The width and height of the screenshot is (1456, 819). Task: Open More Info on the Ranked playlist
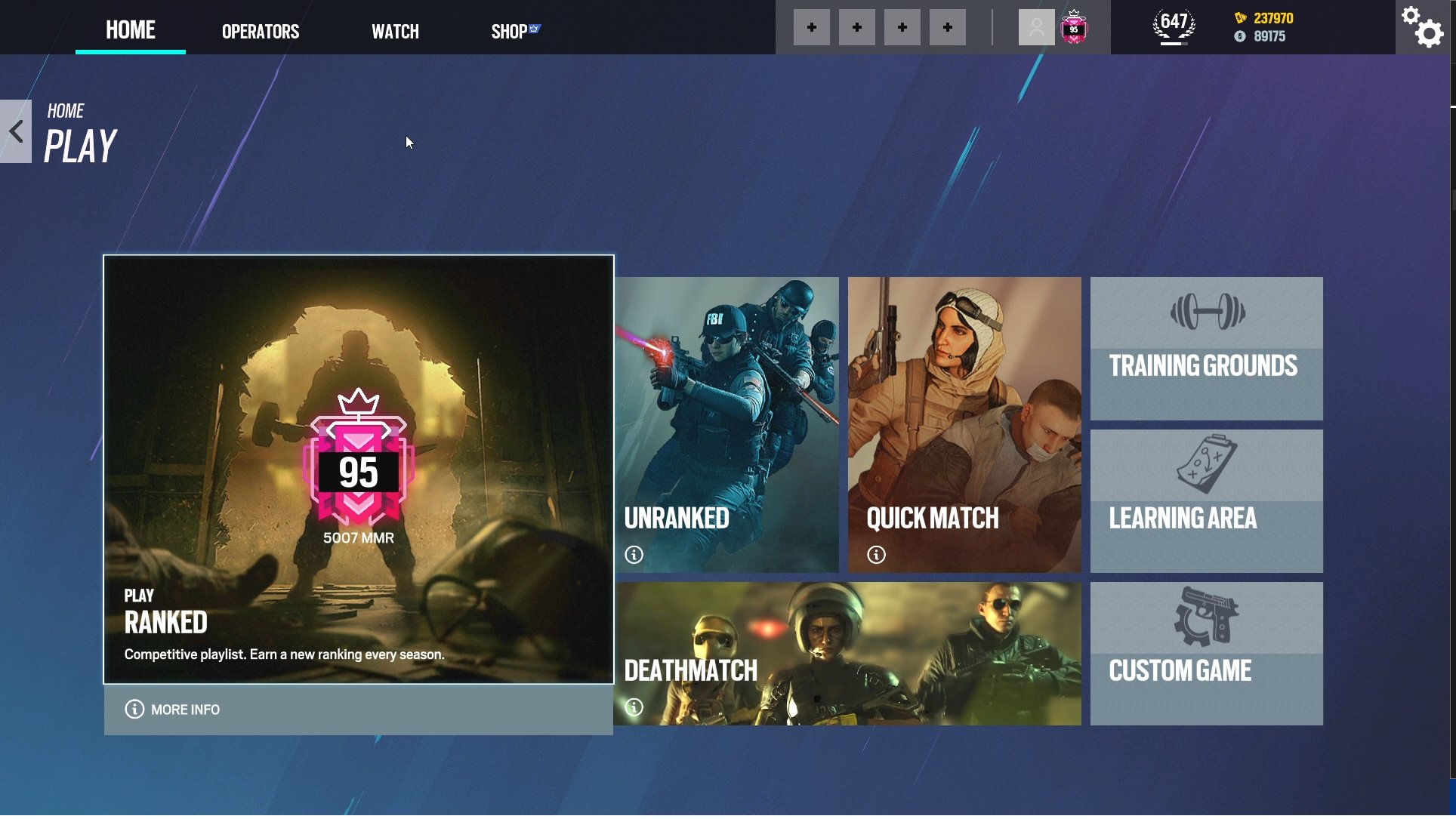pyautogui.click(x=172, y=710)
